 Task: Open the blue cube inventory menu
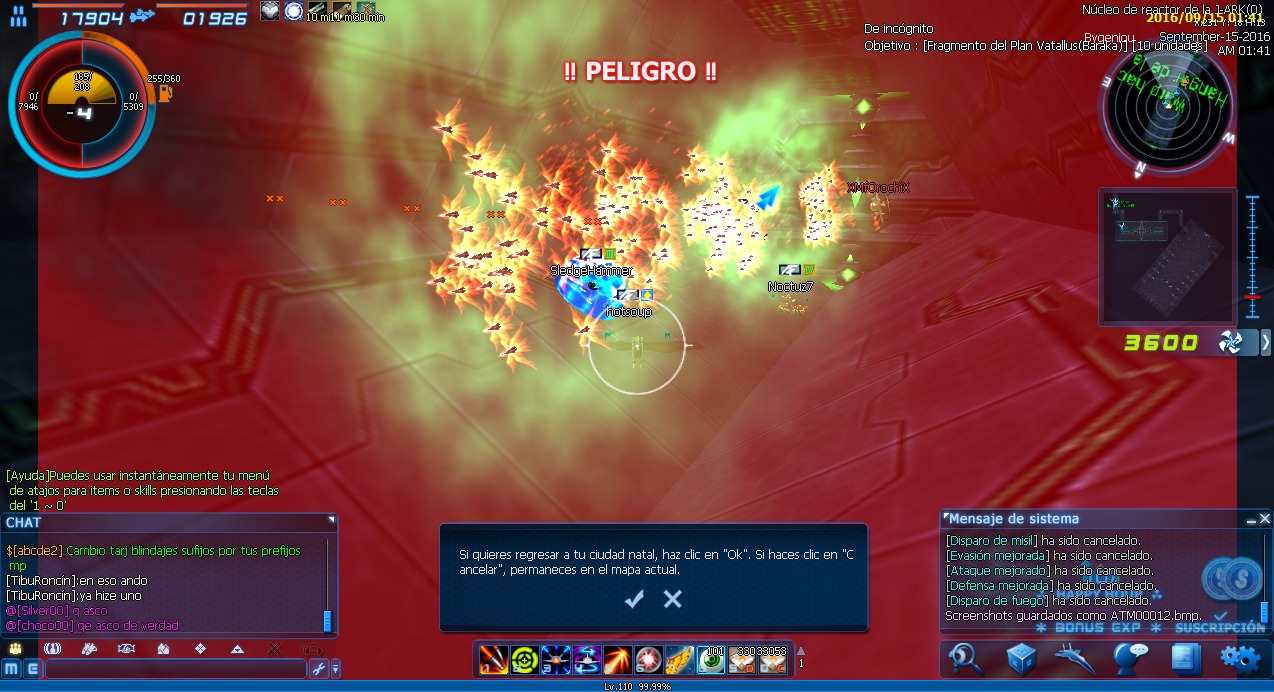1021,658
